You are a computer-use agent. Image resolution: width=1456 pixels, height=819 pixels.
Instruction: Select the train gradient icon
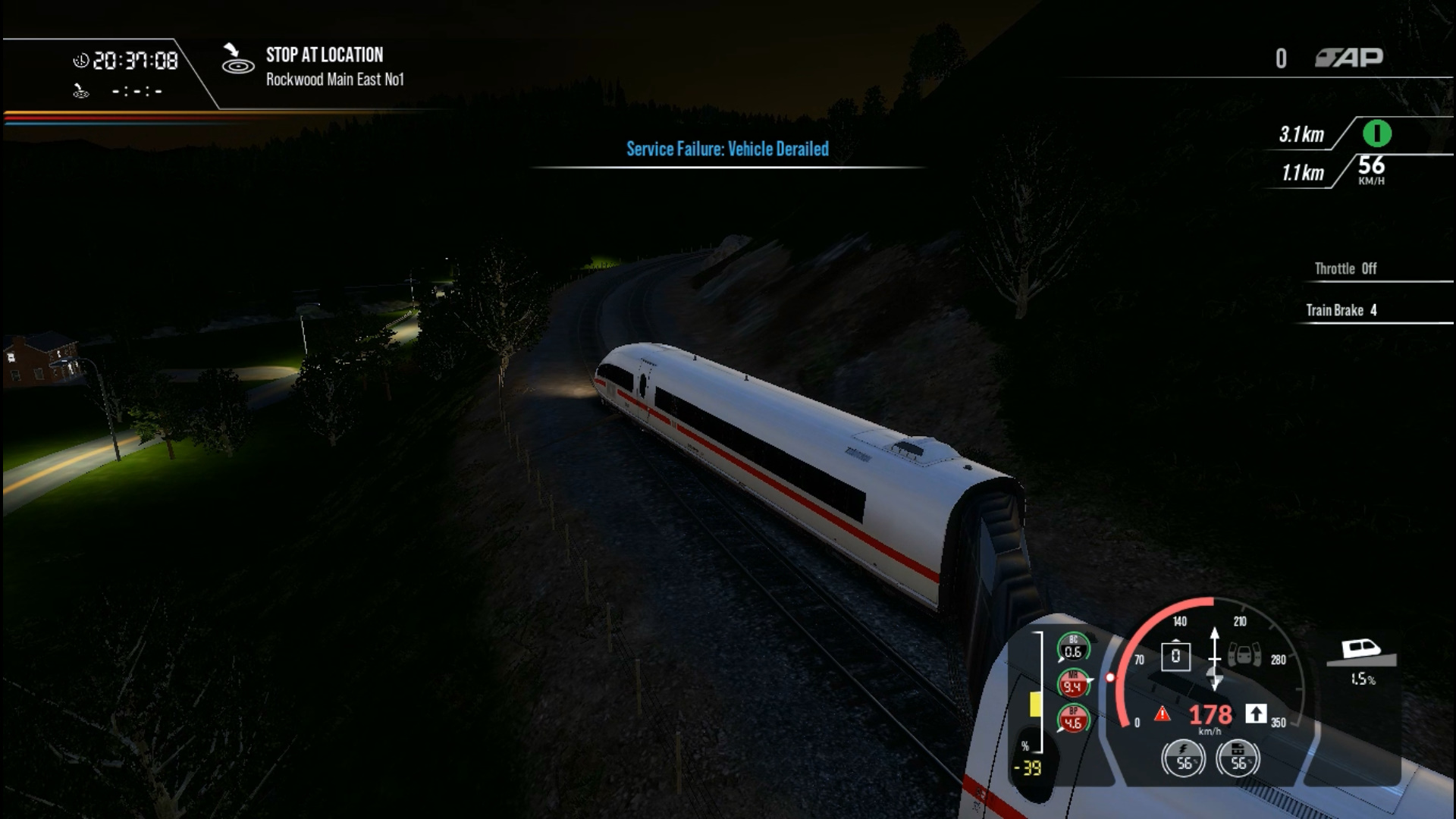coord(1361,651)
